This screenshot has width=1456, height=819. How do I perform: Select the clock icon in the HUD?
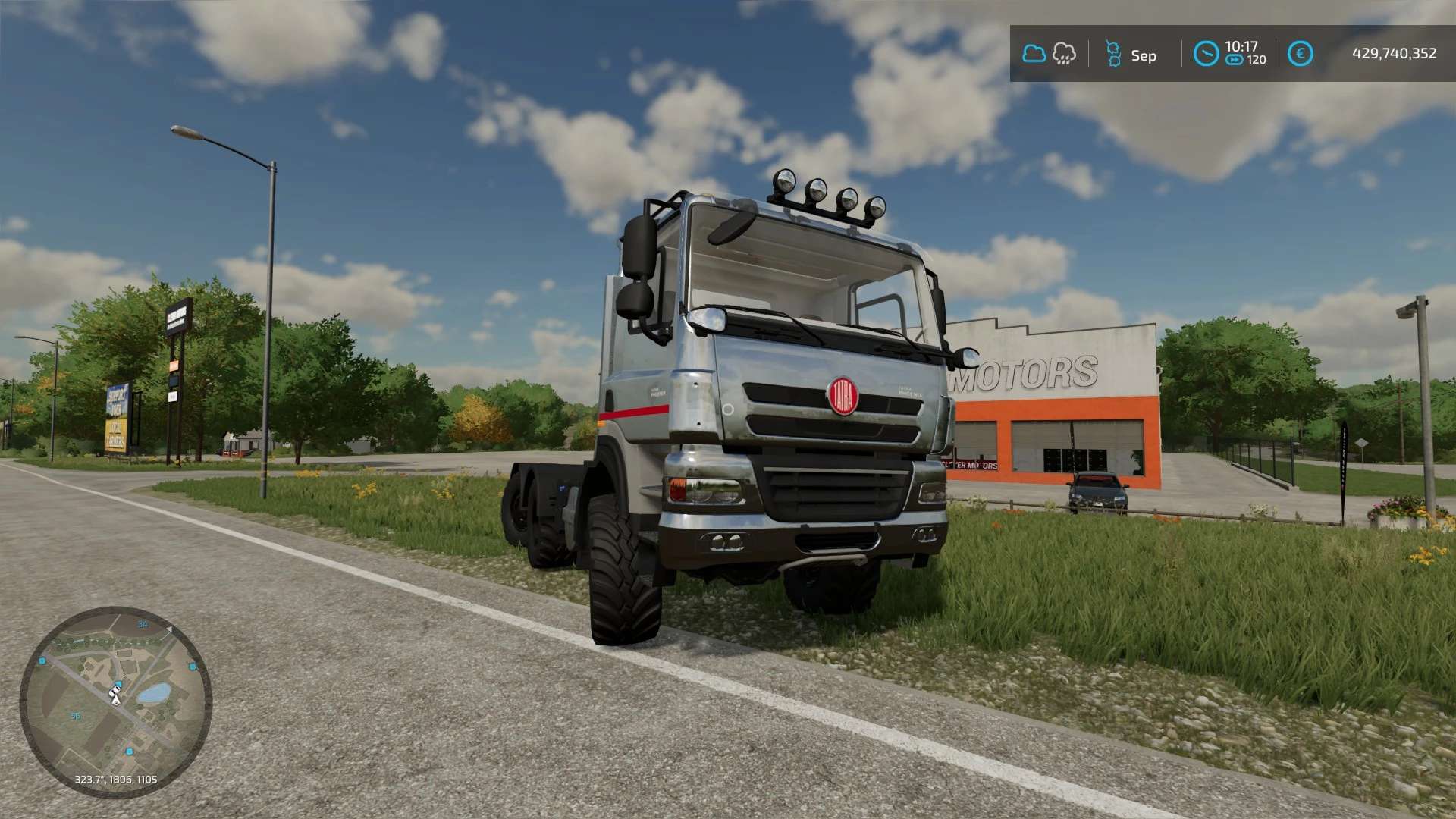click(1206, 54)
